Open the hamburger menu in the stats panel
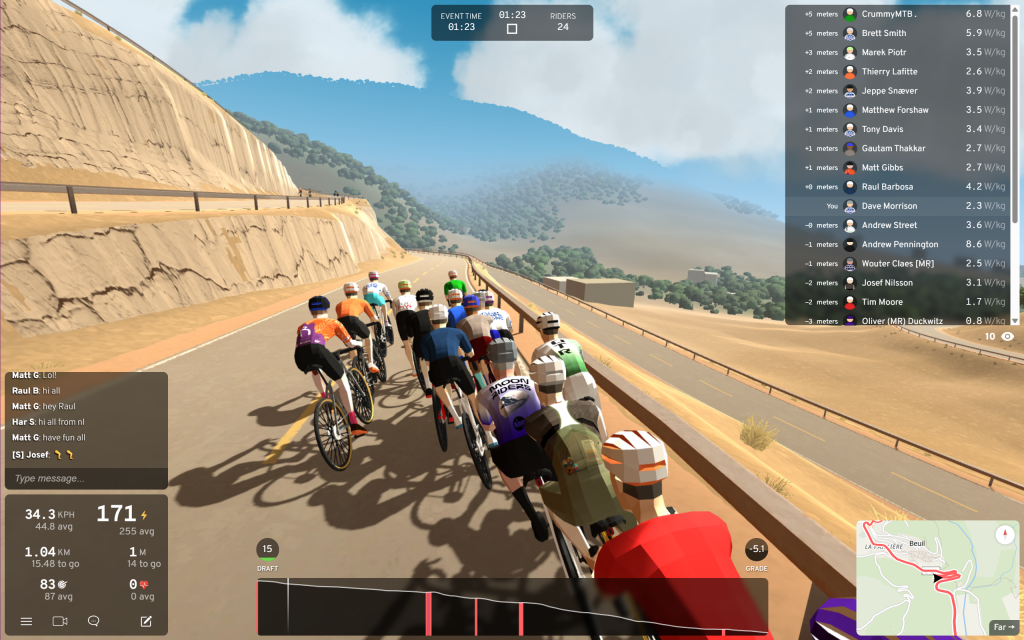The height and width of the screenshot is (640, 1024). pyautogui.click(x=26, y=621)
